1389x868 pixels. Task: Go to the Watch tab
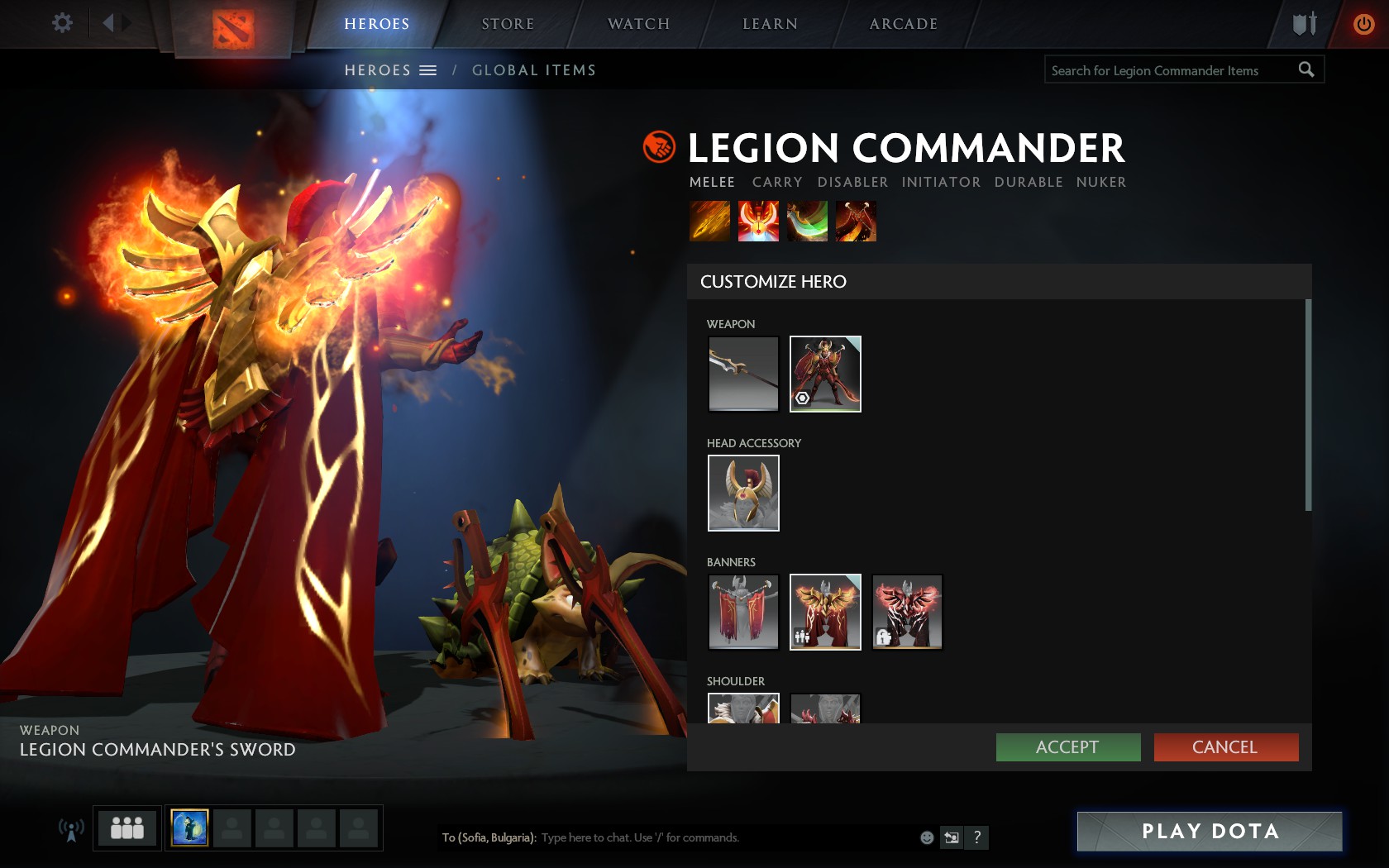[638, 24]
